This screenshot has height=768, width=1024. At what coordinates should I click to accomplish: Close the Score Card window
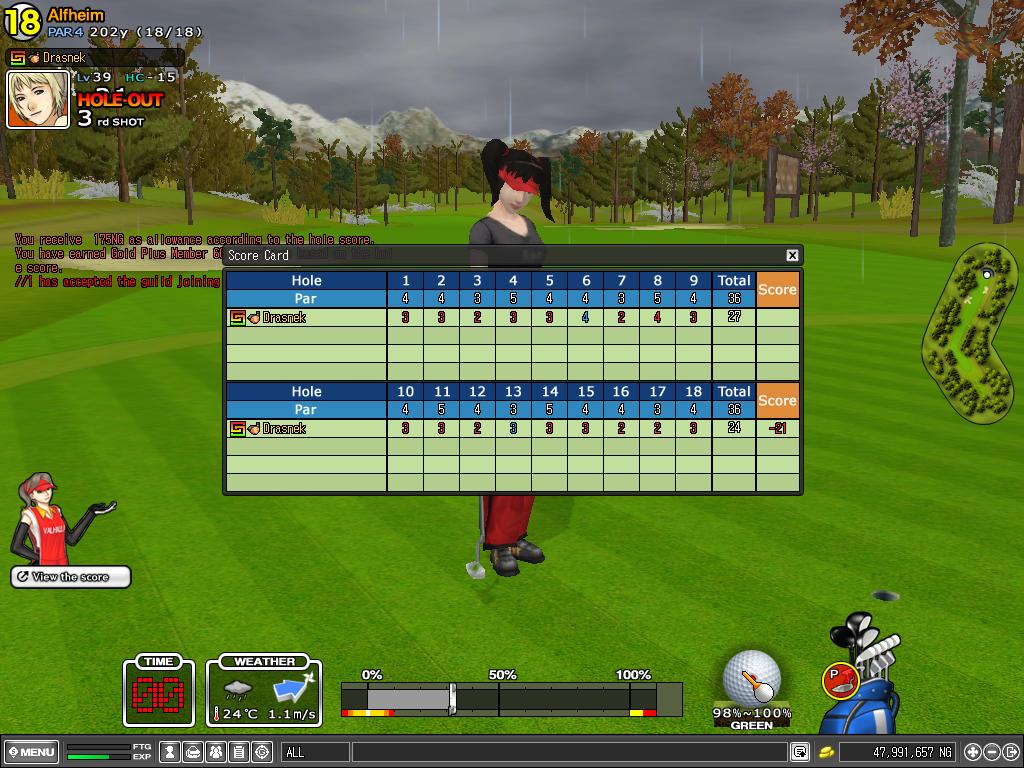coord(792,256)
